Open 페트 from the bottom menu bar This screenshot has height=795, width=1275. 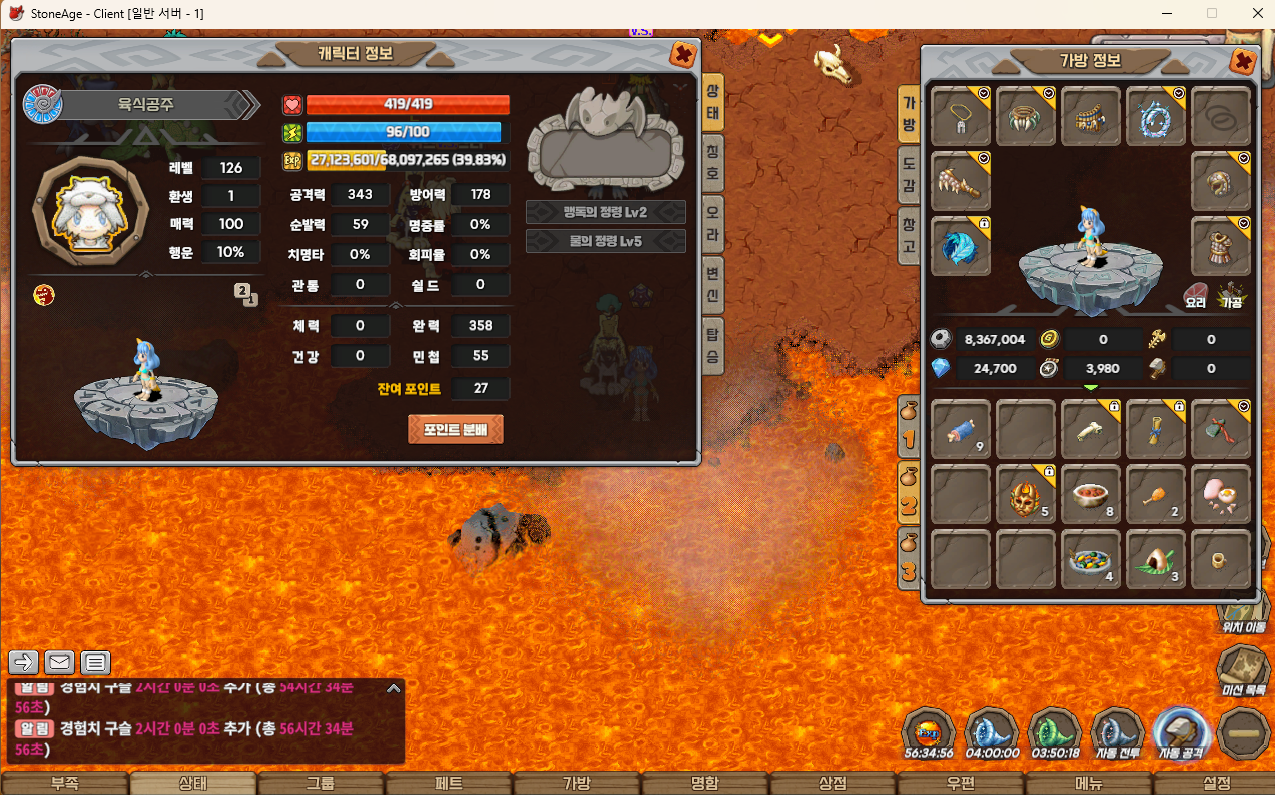[449, 784]
